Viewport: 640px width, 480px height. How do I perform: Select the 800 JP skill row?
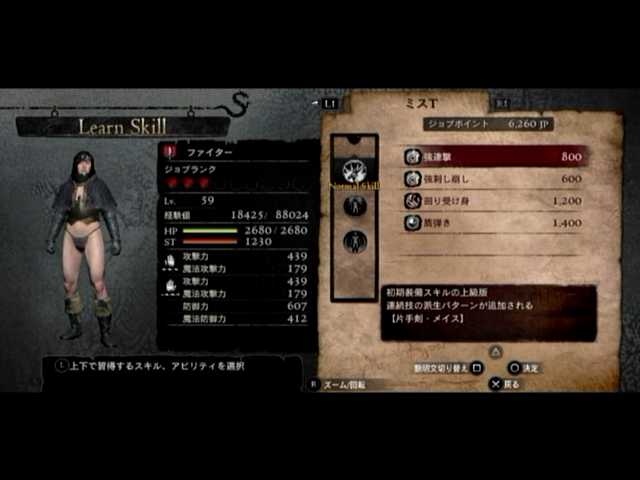[x=494, y=157]
